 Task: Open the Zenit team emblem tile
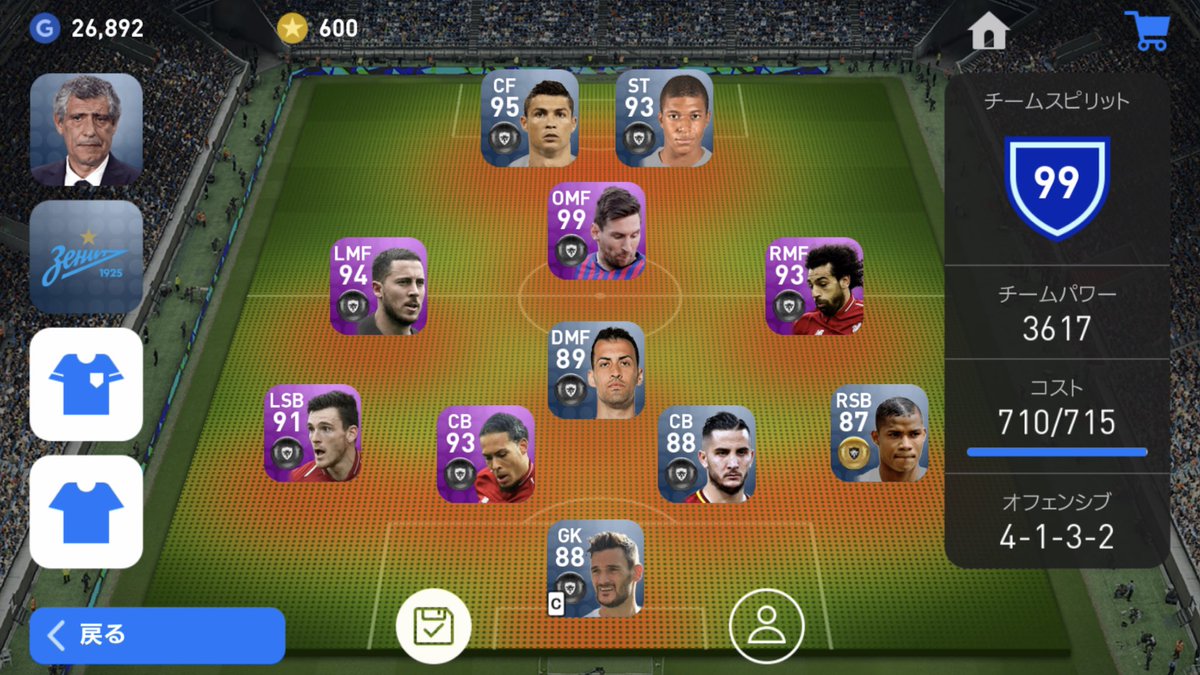(x=86, y=258)
